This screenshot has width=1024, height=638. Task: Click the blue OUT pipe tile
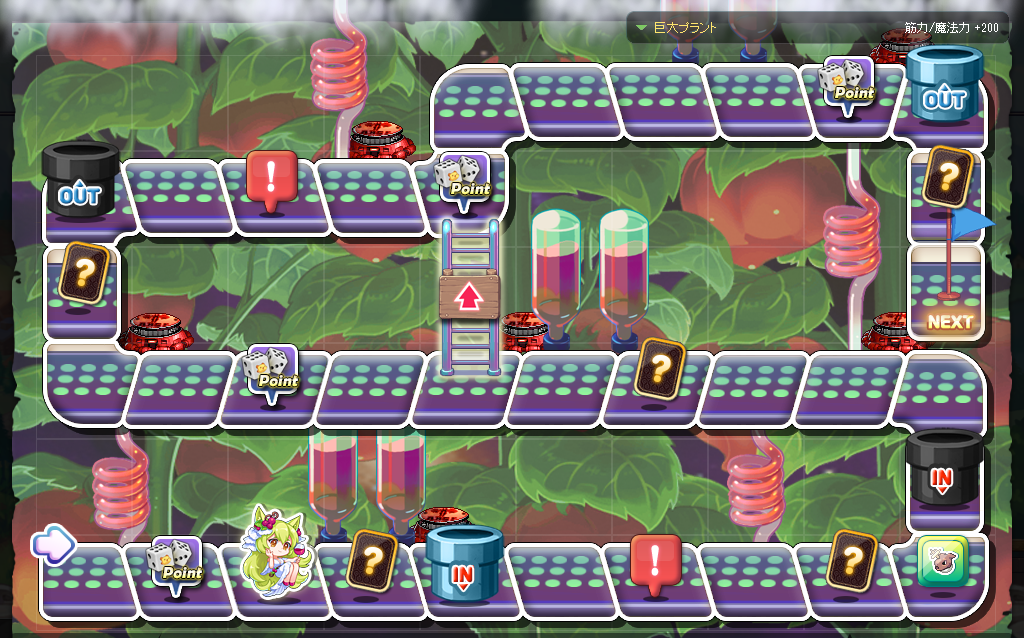coord(944,87)
